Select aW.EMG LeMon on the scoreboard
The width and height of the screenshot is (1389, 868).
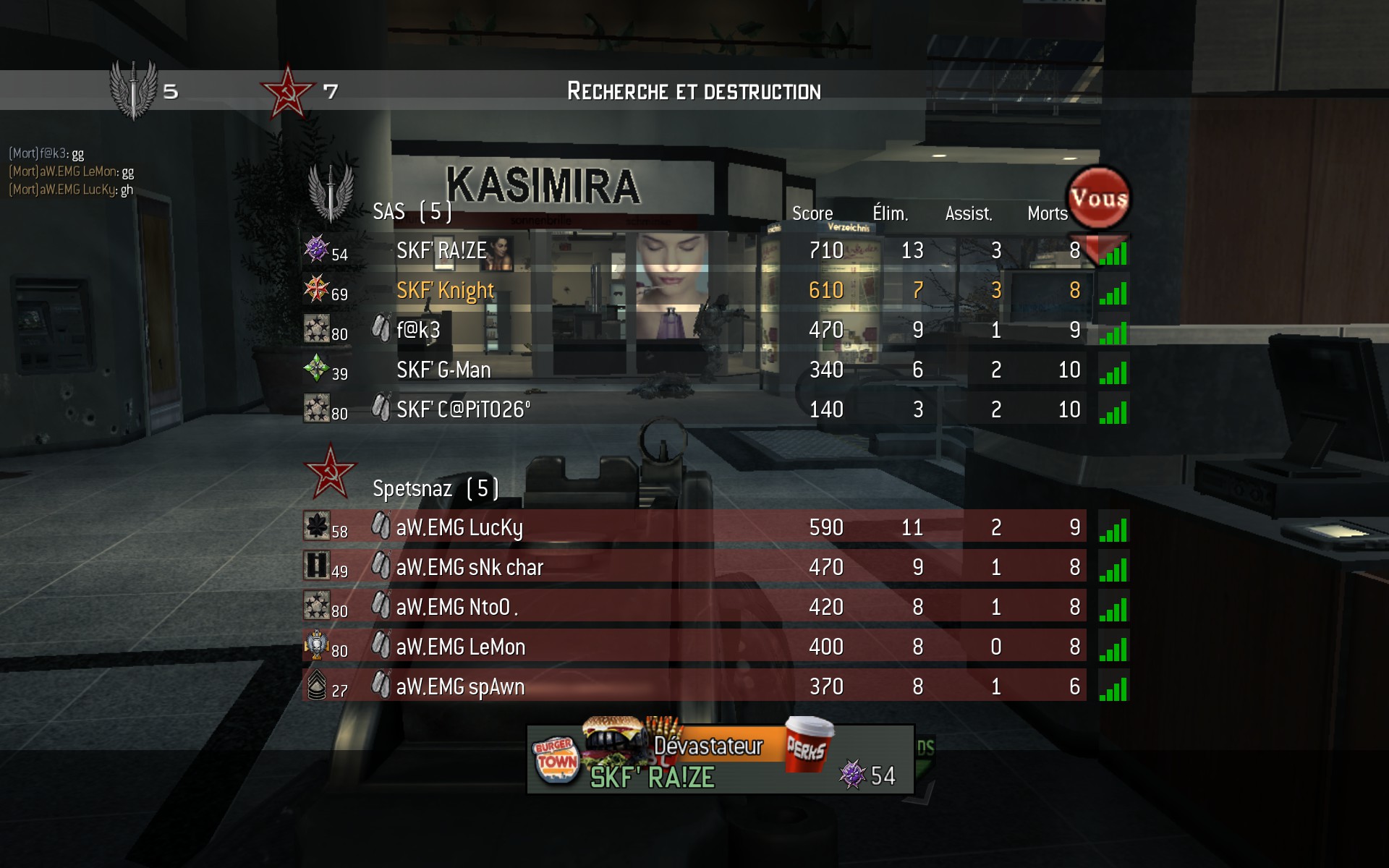click(x=461, y=647)
